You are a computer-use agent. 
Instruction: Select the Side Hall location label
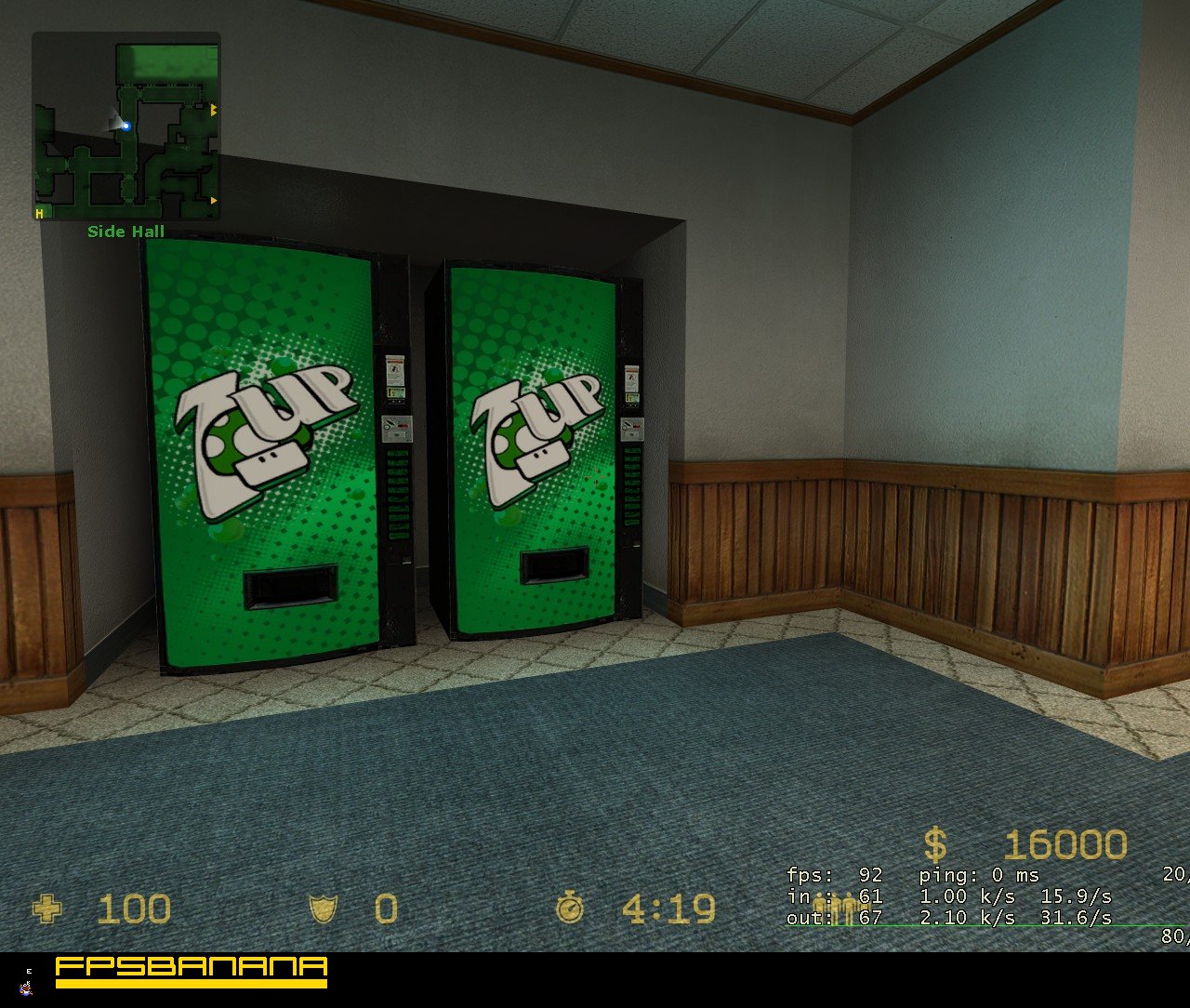click(x=125, y=232)
